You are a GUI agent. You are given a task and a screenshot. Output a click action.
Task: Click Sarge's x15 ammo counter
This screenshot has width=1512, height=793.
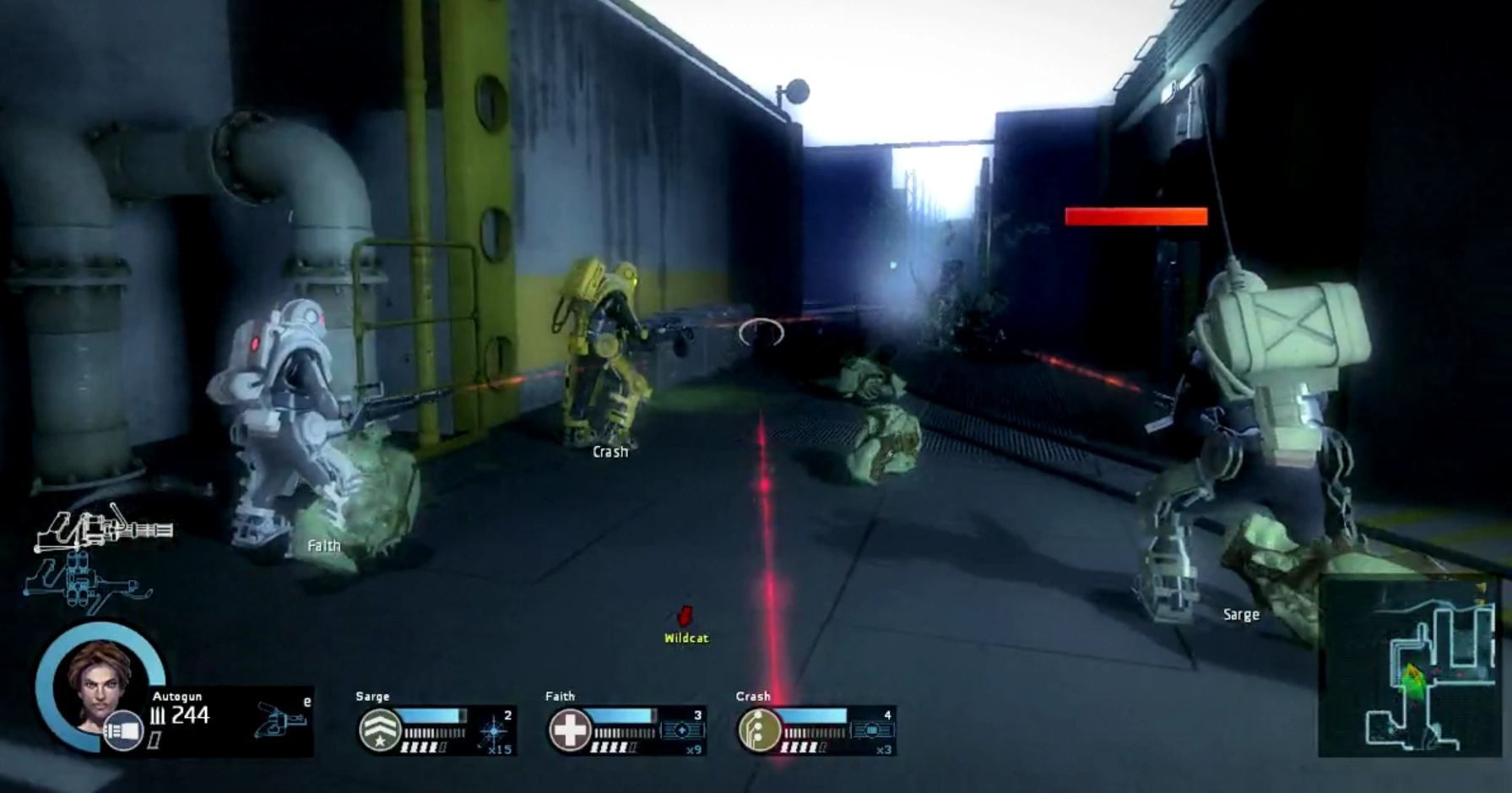499,748
